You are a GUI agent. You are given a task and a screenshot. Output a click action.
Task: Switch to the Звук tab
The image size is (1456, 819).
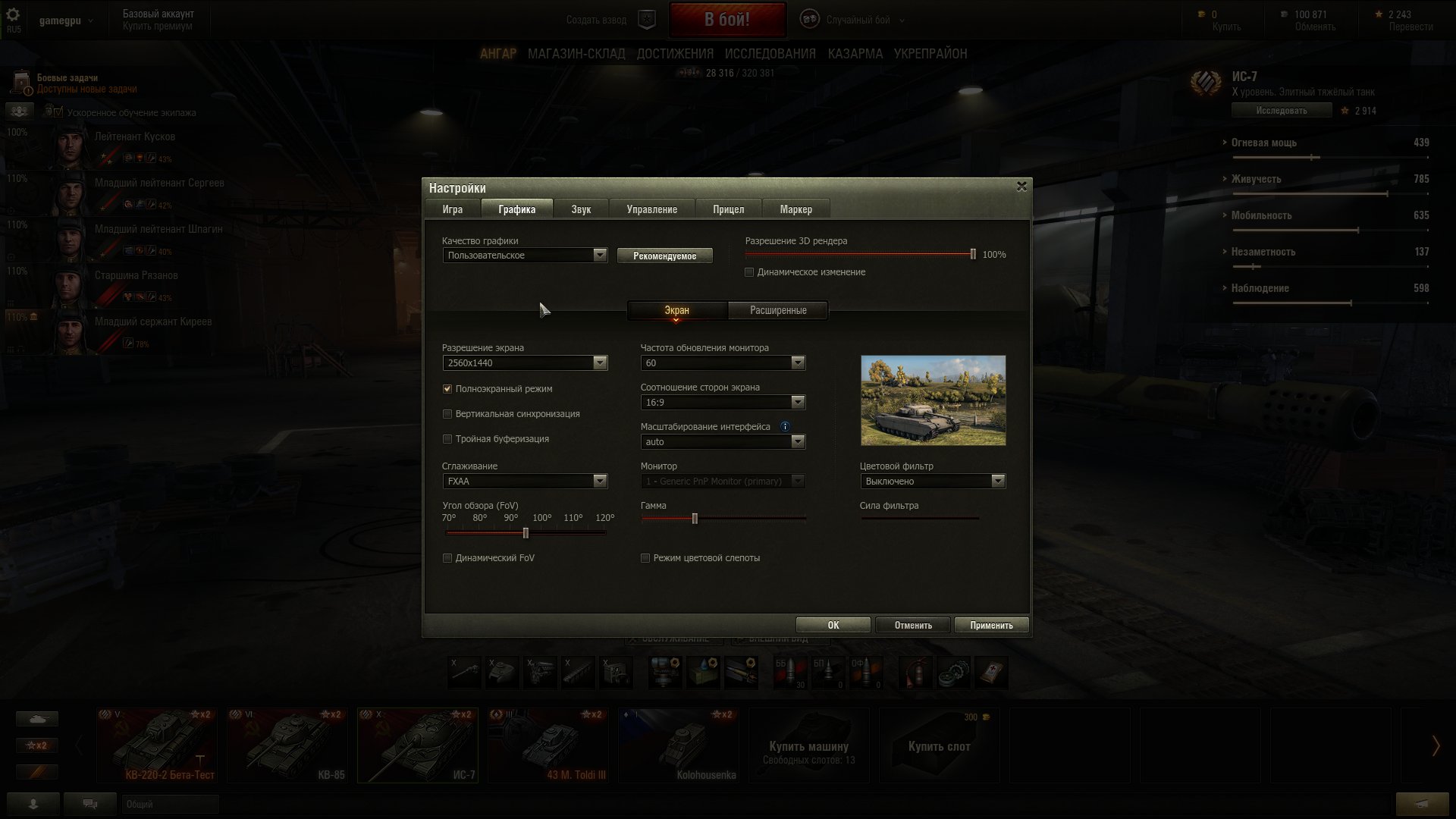click(x=580, y=209)
